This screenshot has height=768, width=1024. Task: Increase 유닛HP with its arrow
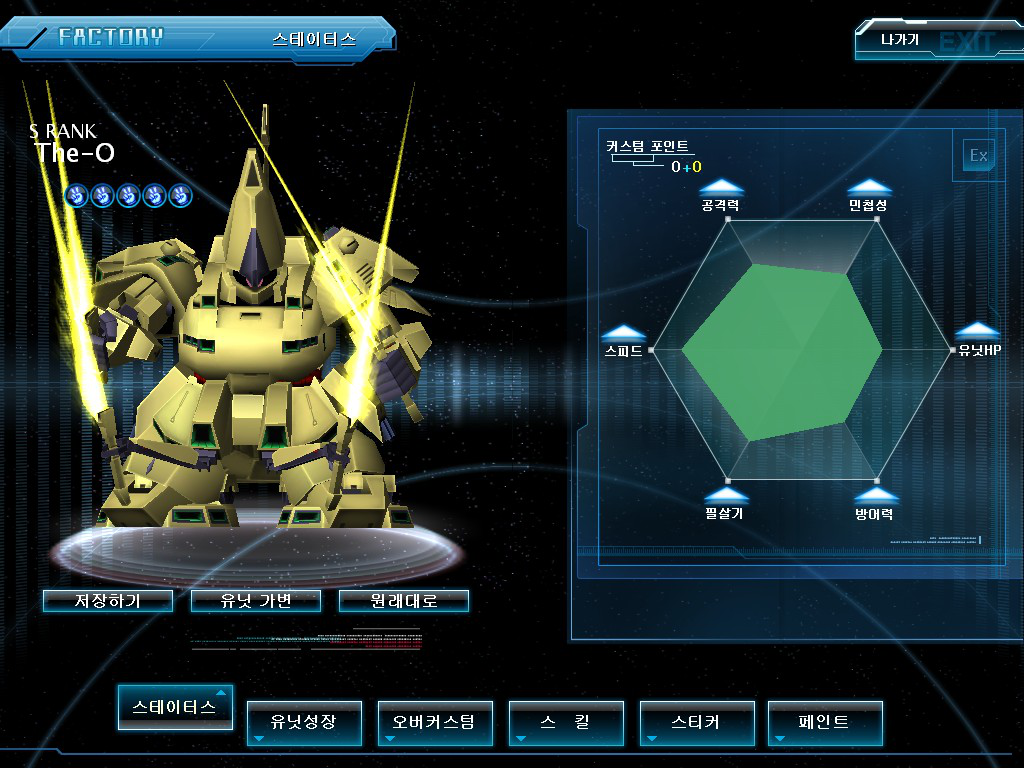[x=978, y=332]
